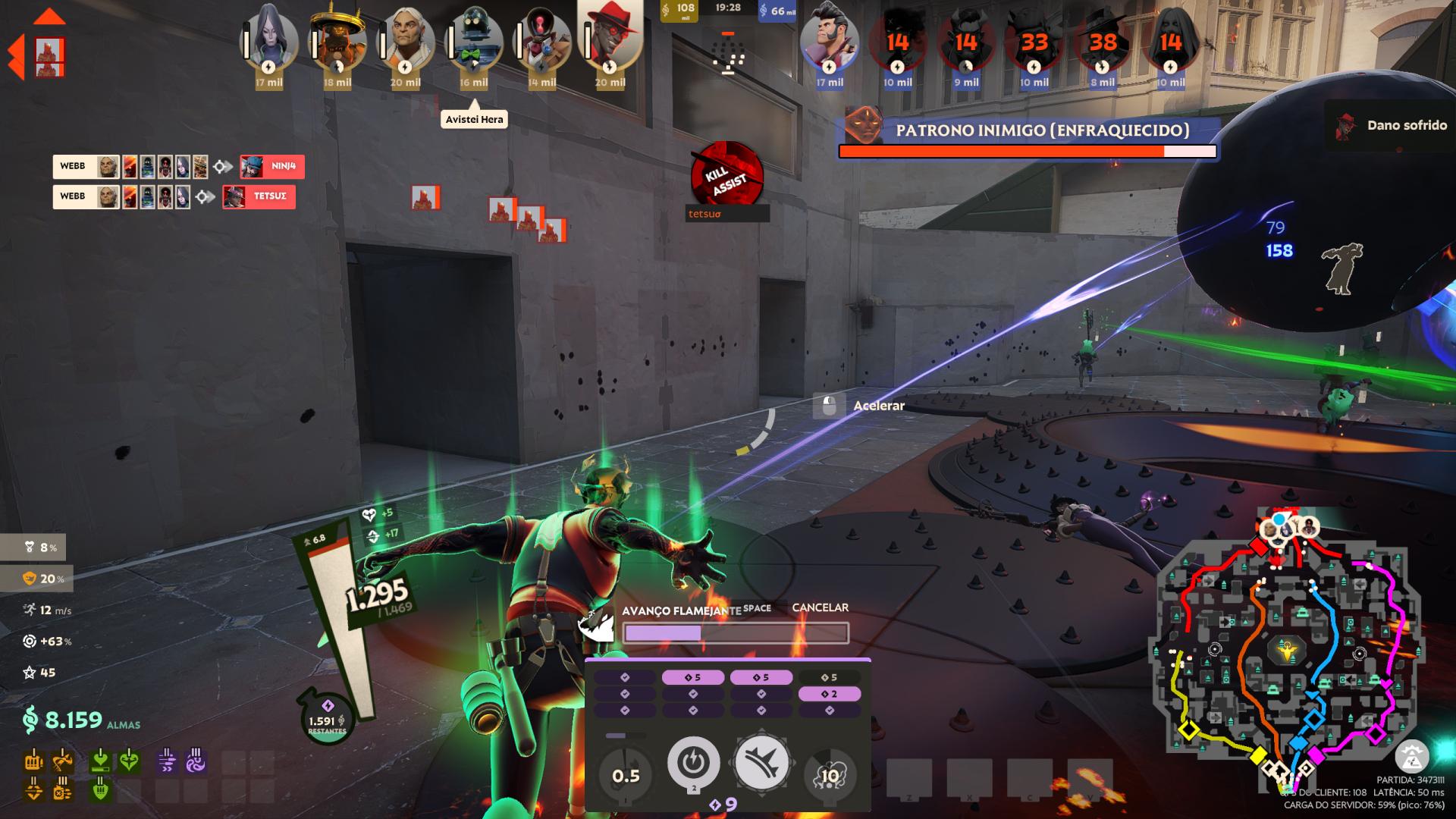Click the white-haired old man teammate portrait
The height and width of the screenshot is (819, 1456).
tap(406, 39)
